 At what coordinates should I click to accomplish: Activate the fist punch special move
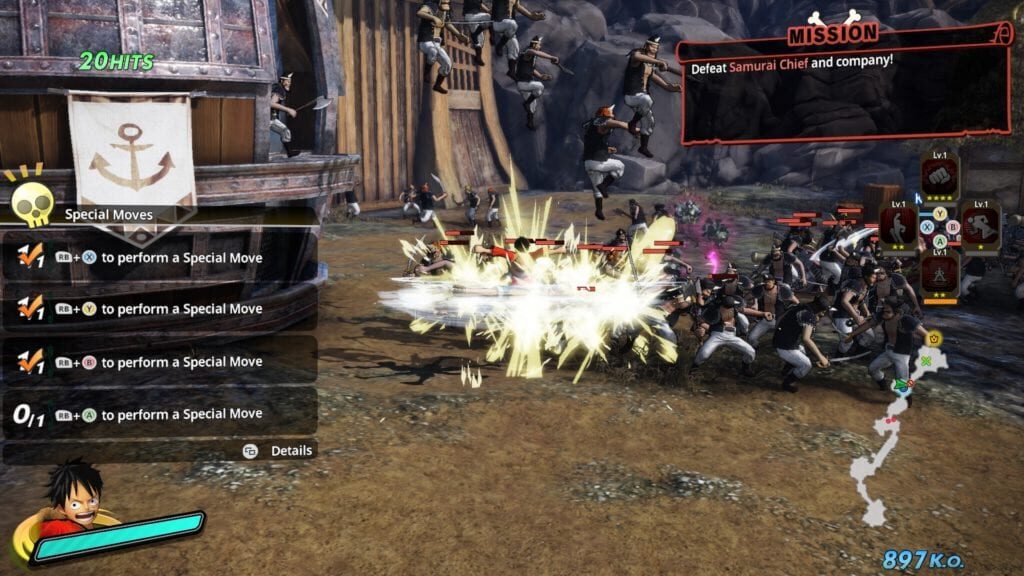(x=940, y=176)
